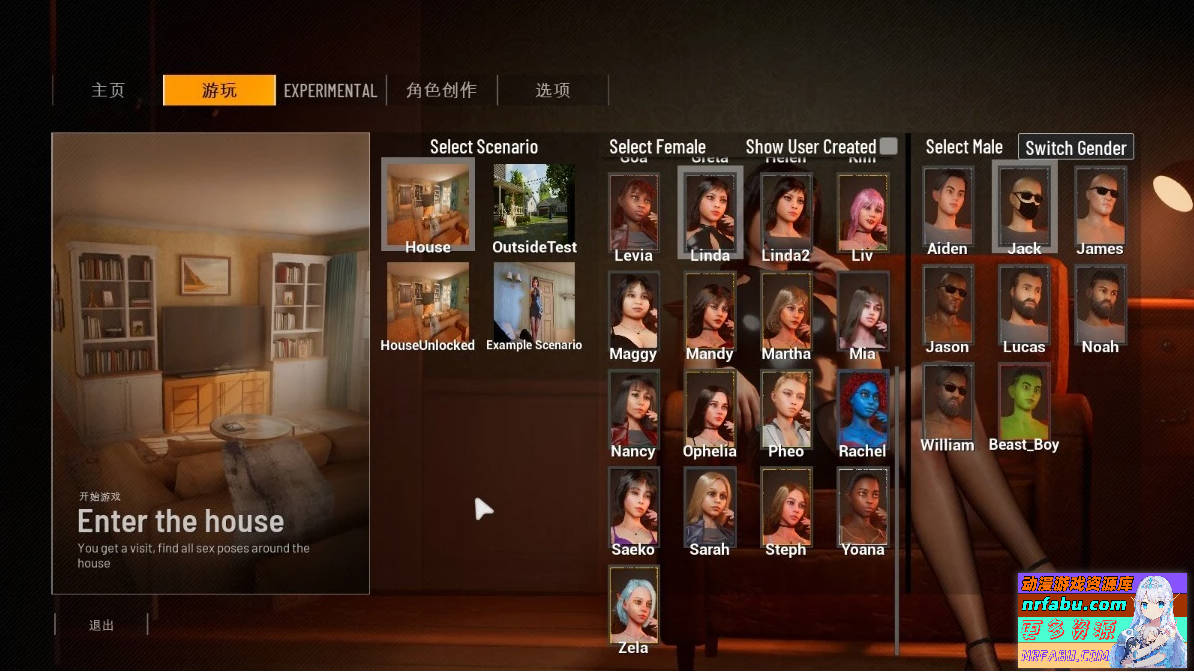Screen dimensions: 1194x672
Task: Open the 选项 settings tab
Action: 552,90
